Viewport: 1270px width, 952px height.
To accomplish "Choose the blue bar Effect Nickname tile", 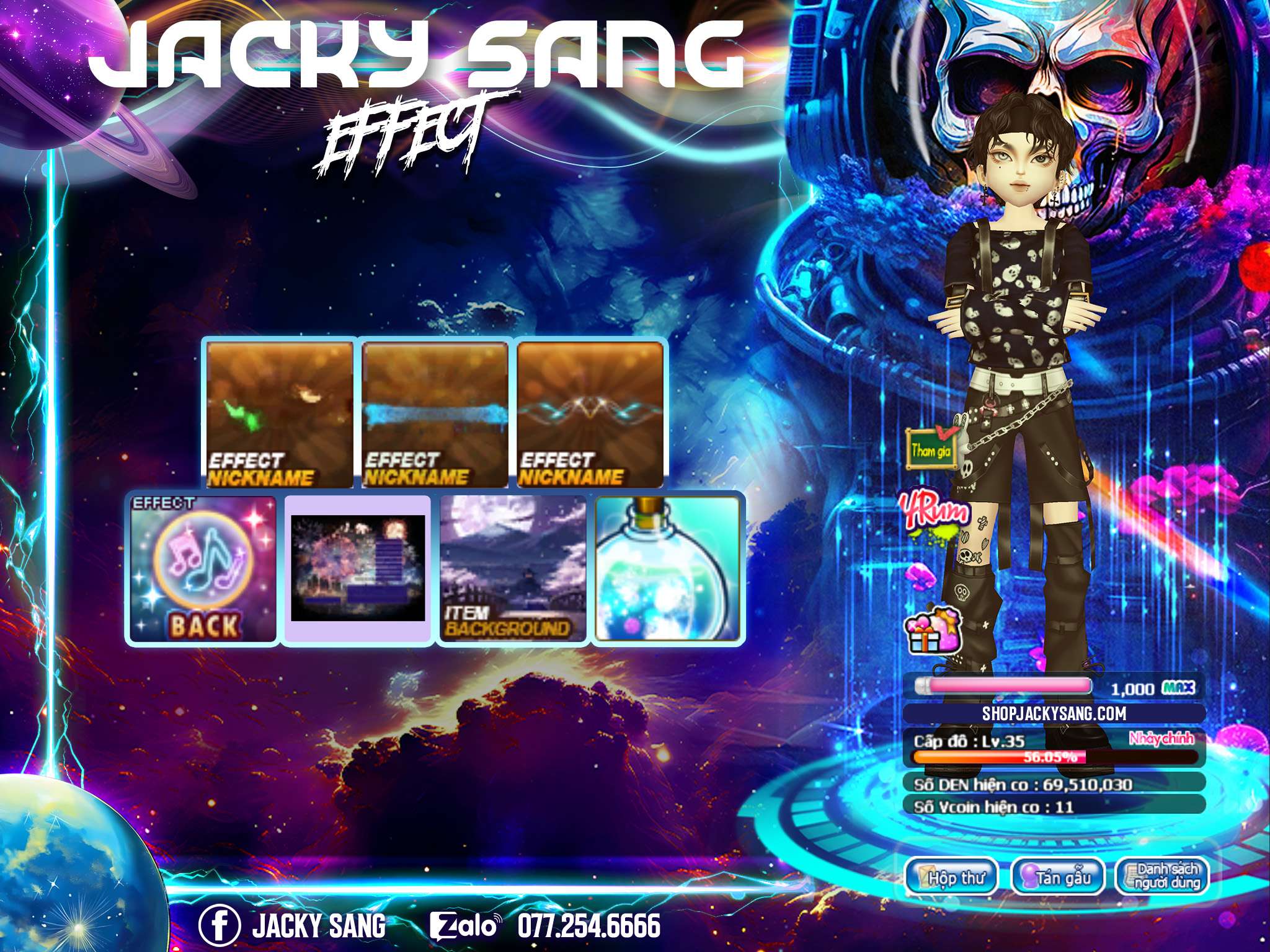I will [435, 415].
